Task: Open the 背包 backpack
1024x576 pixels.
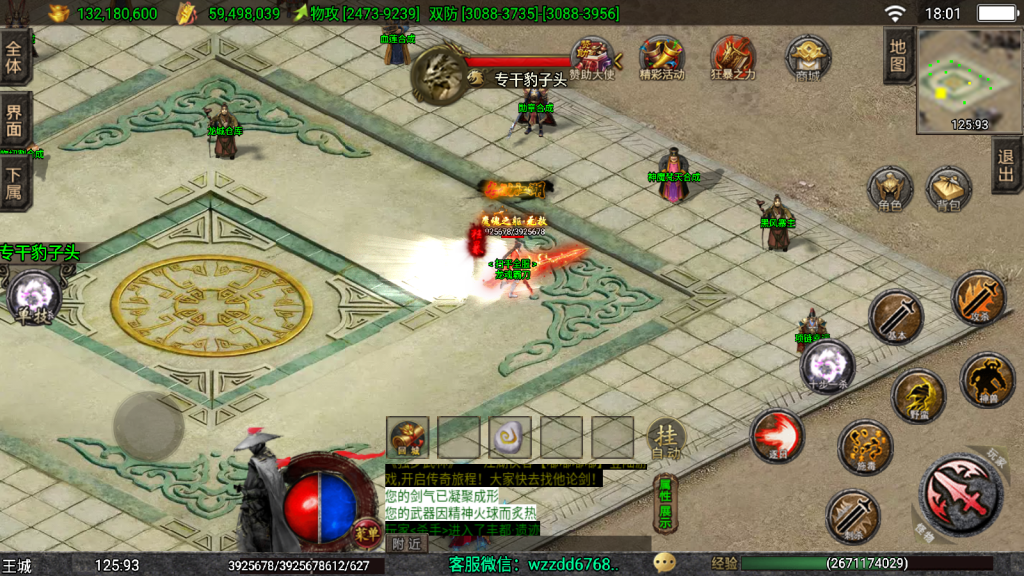Action: click(x=948, y=188)
